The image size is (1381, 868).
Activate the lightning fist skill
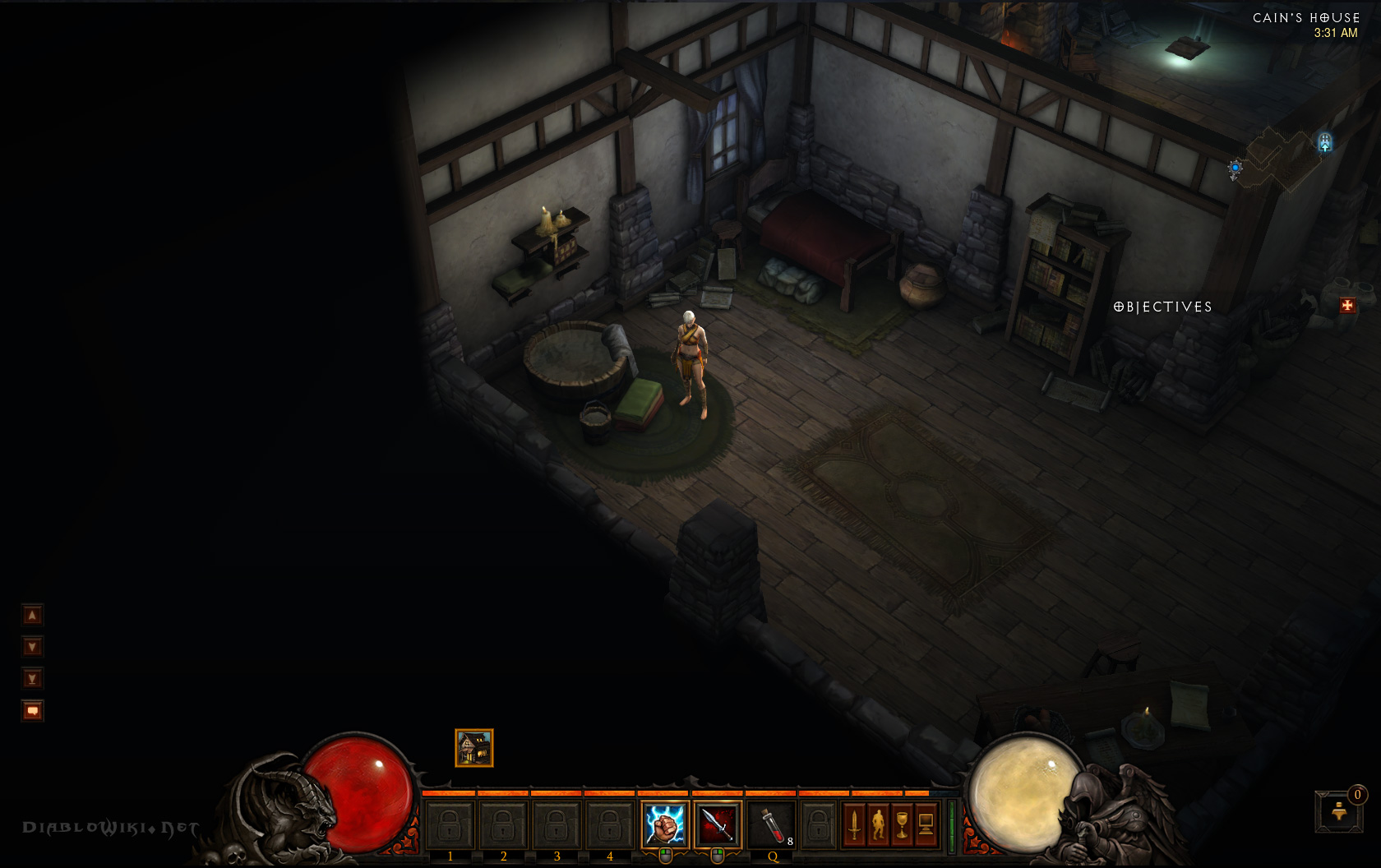pyautogui.click(x=664, y=824)
